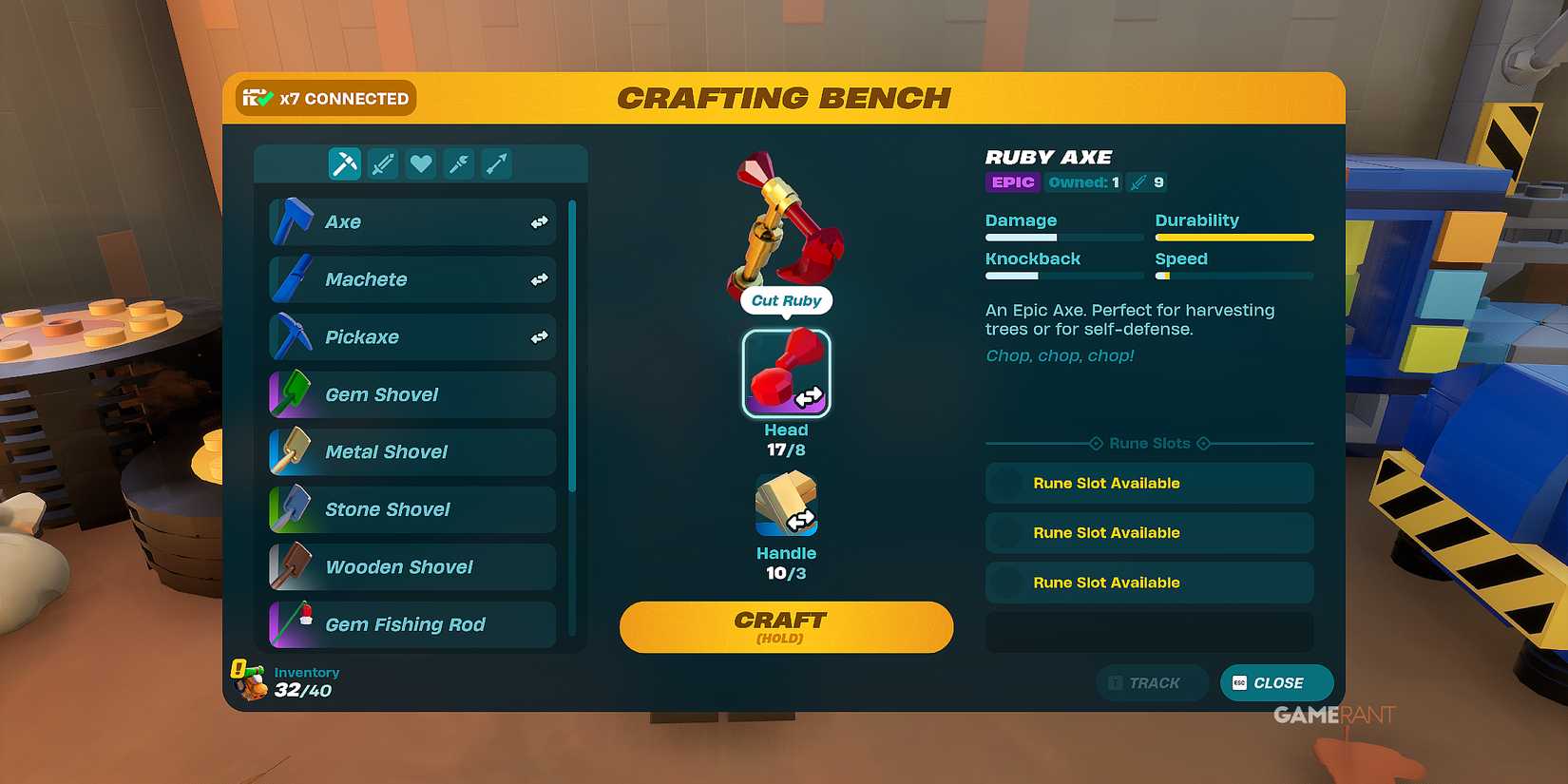The width and height of the screenshot is (1568, 784).
Task: Open the heart healing items category
Action: coord(420,163)
